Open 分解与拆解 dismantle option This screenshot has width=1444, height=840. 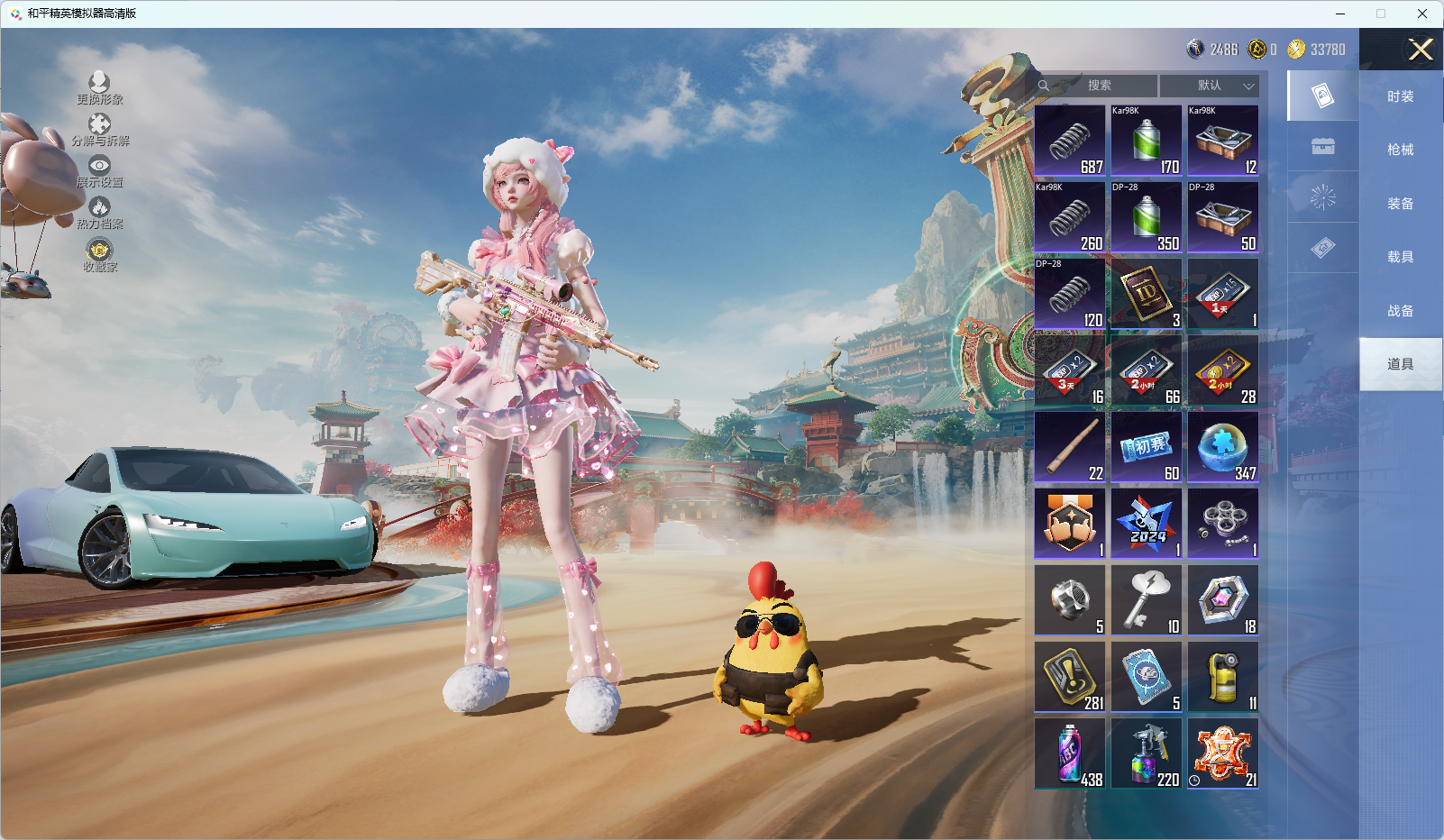tap(100, 130)
